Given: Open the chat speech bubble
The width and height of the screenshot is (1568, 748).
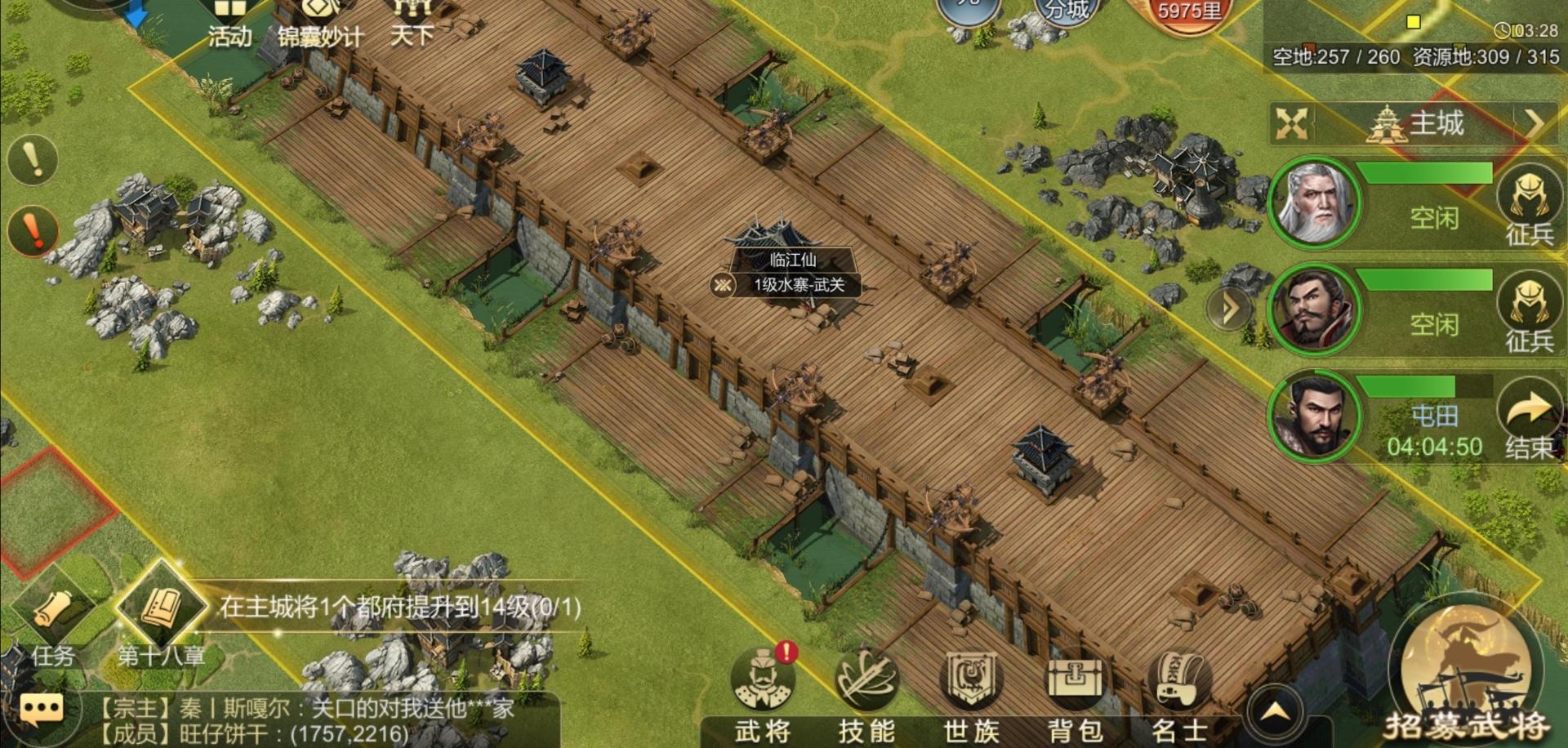Looking at the screenshot, I should (x=41, y=710).
